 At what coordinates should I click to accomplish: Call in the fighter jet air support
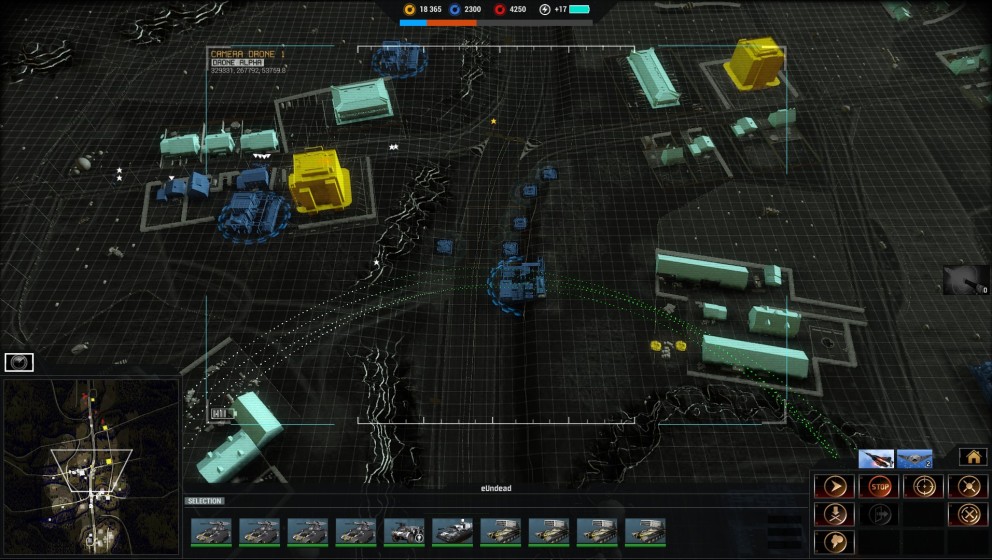(x=876, y=459)
